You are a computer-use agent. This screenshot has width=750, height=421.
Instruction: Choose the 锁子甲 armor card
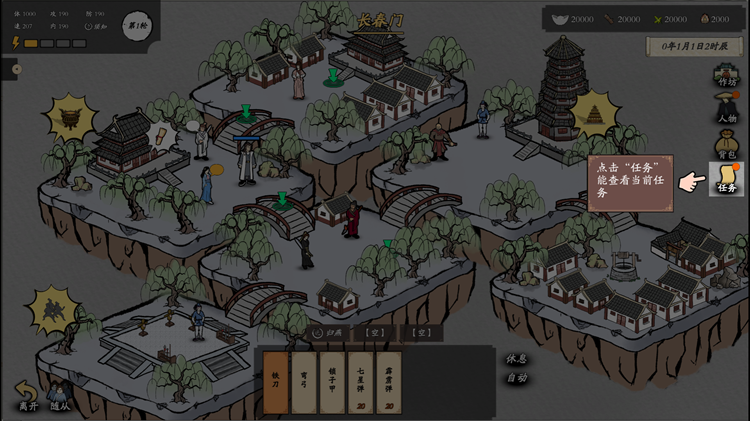click(x=332, y=382)
